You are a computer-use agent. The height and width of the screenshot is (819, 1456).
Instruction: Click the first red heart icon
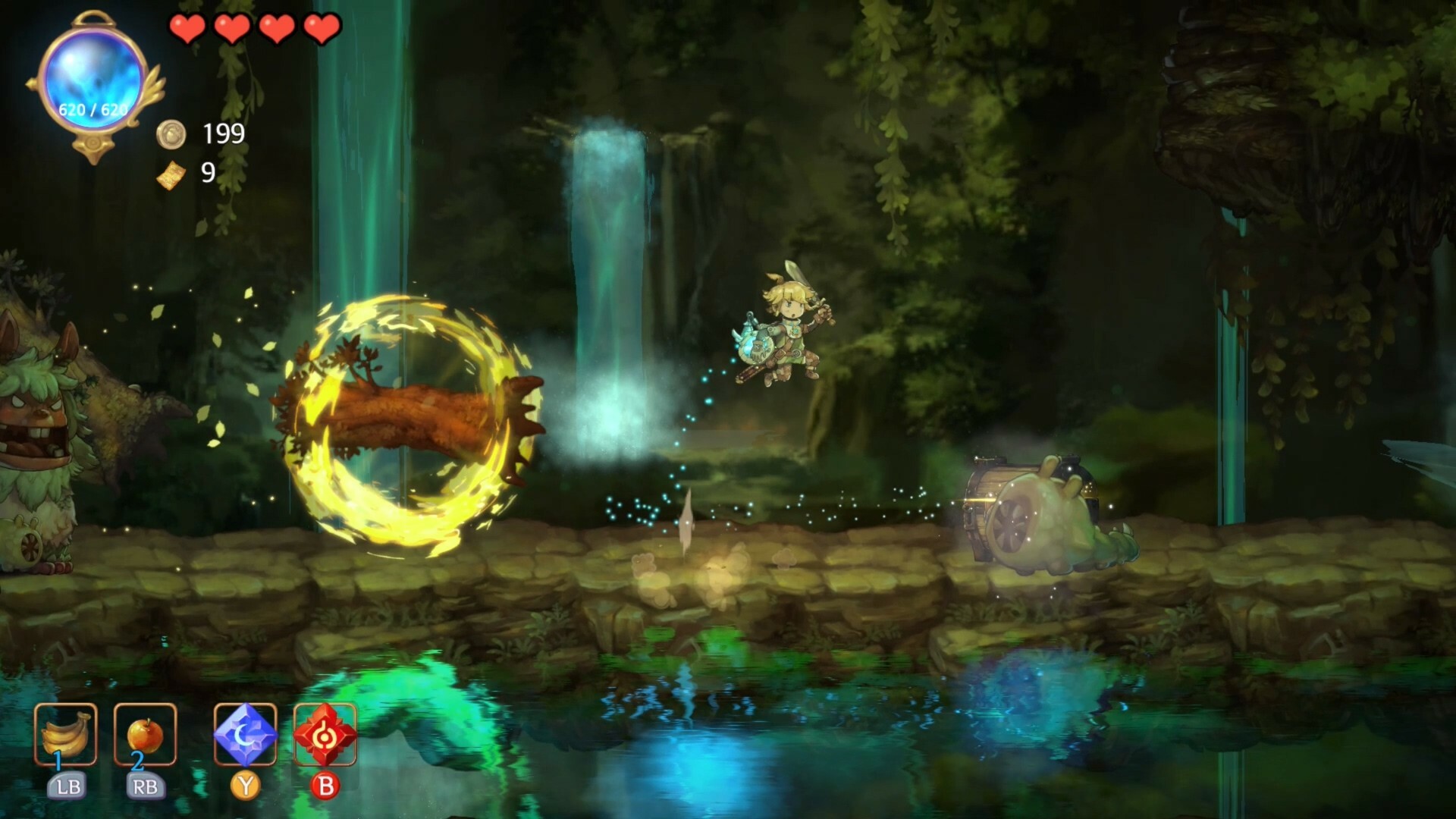[186, 29]
